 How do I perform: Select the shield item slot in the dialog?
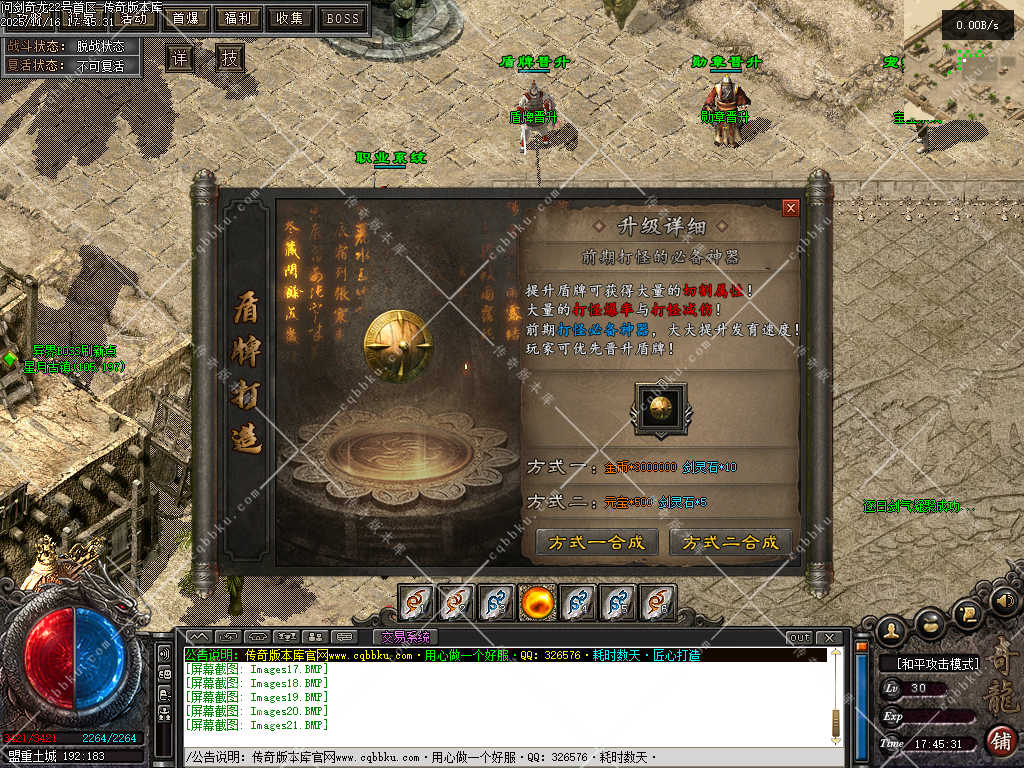pos(660,408)
